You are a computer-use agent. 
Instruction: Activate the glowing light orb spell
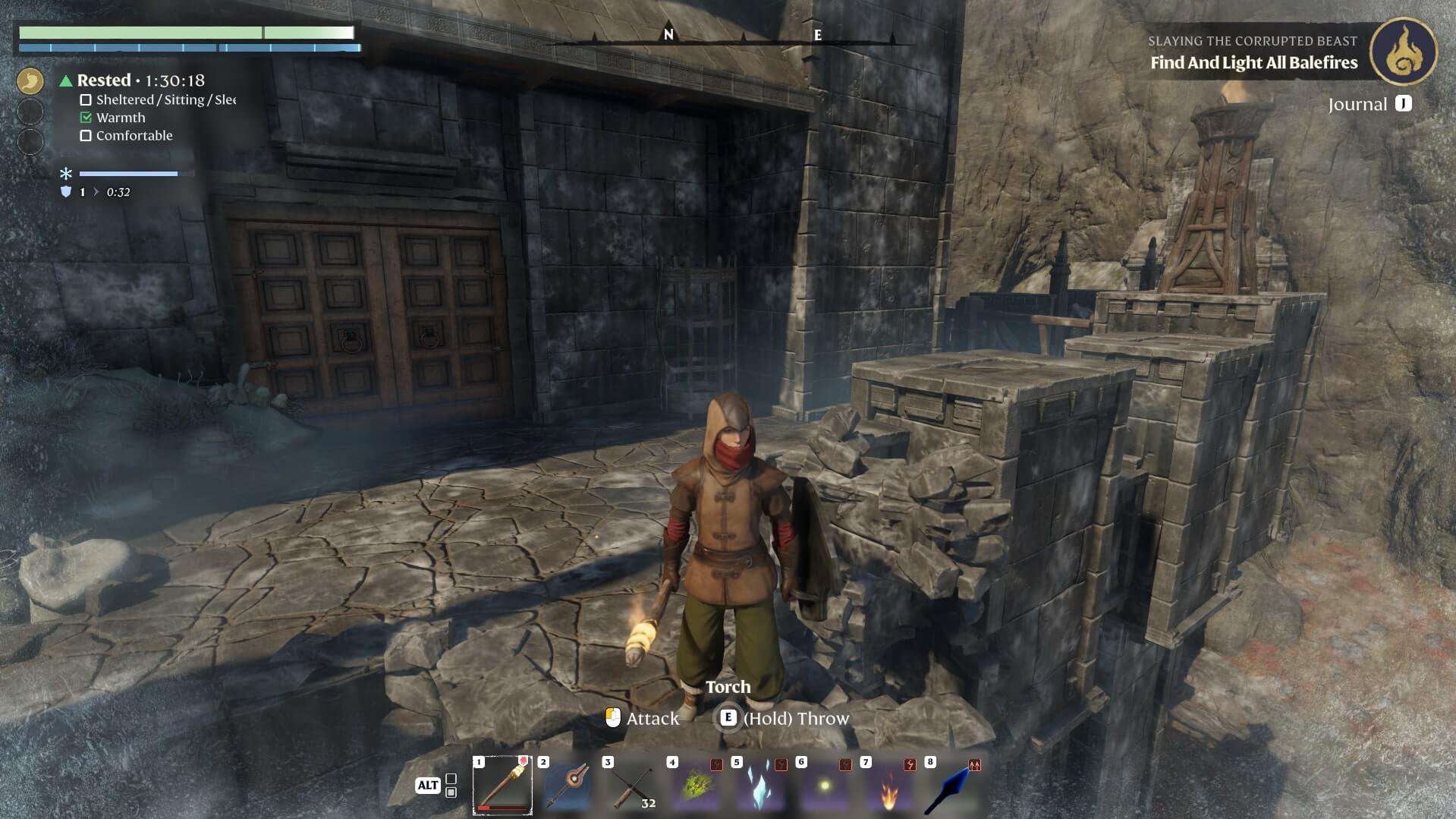point(825,786)
